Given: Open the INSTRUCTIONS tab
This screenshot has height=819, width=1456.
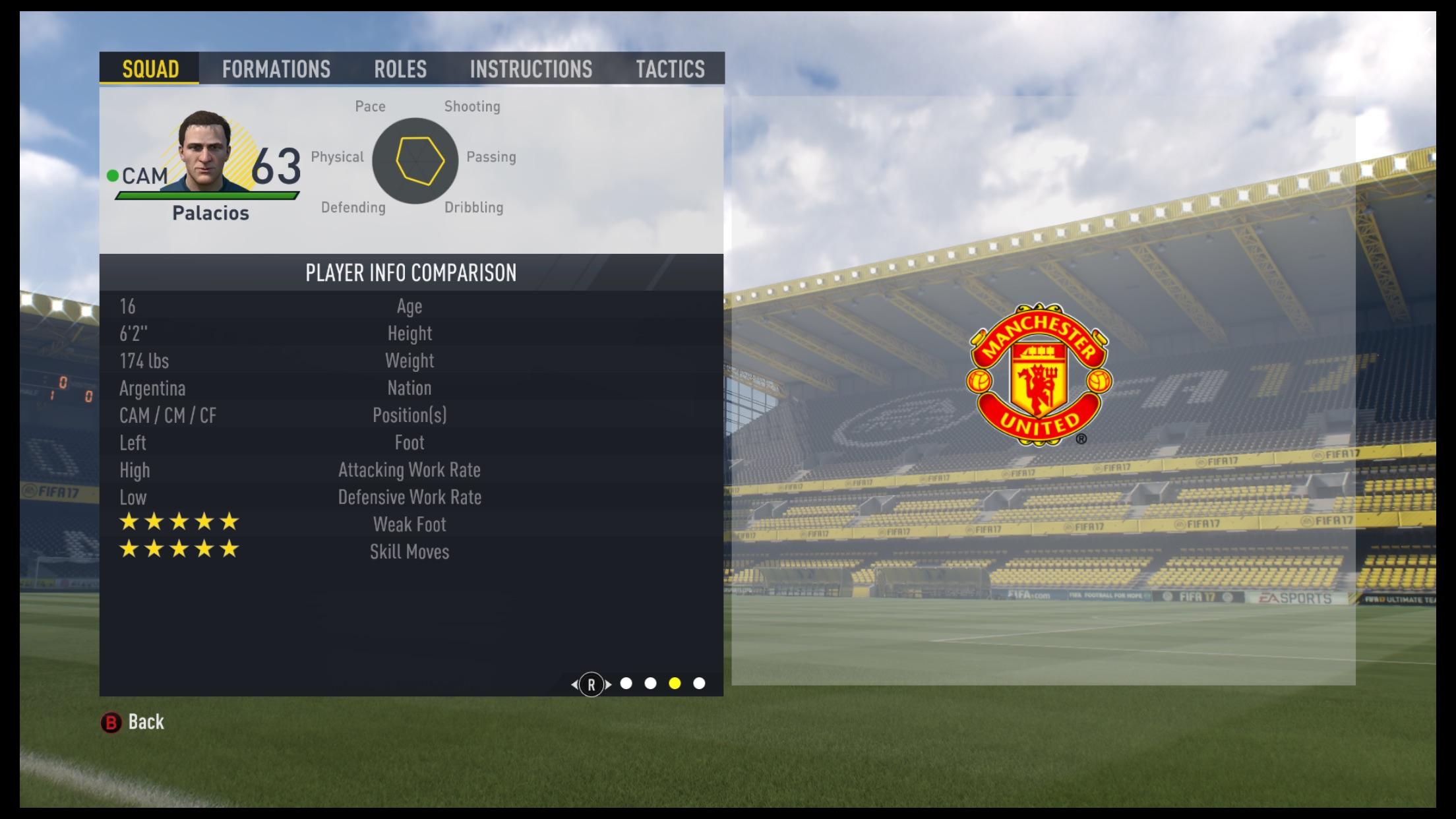Looking at the screenshot, I should pos(531,69).
